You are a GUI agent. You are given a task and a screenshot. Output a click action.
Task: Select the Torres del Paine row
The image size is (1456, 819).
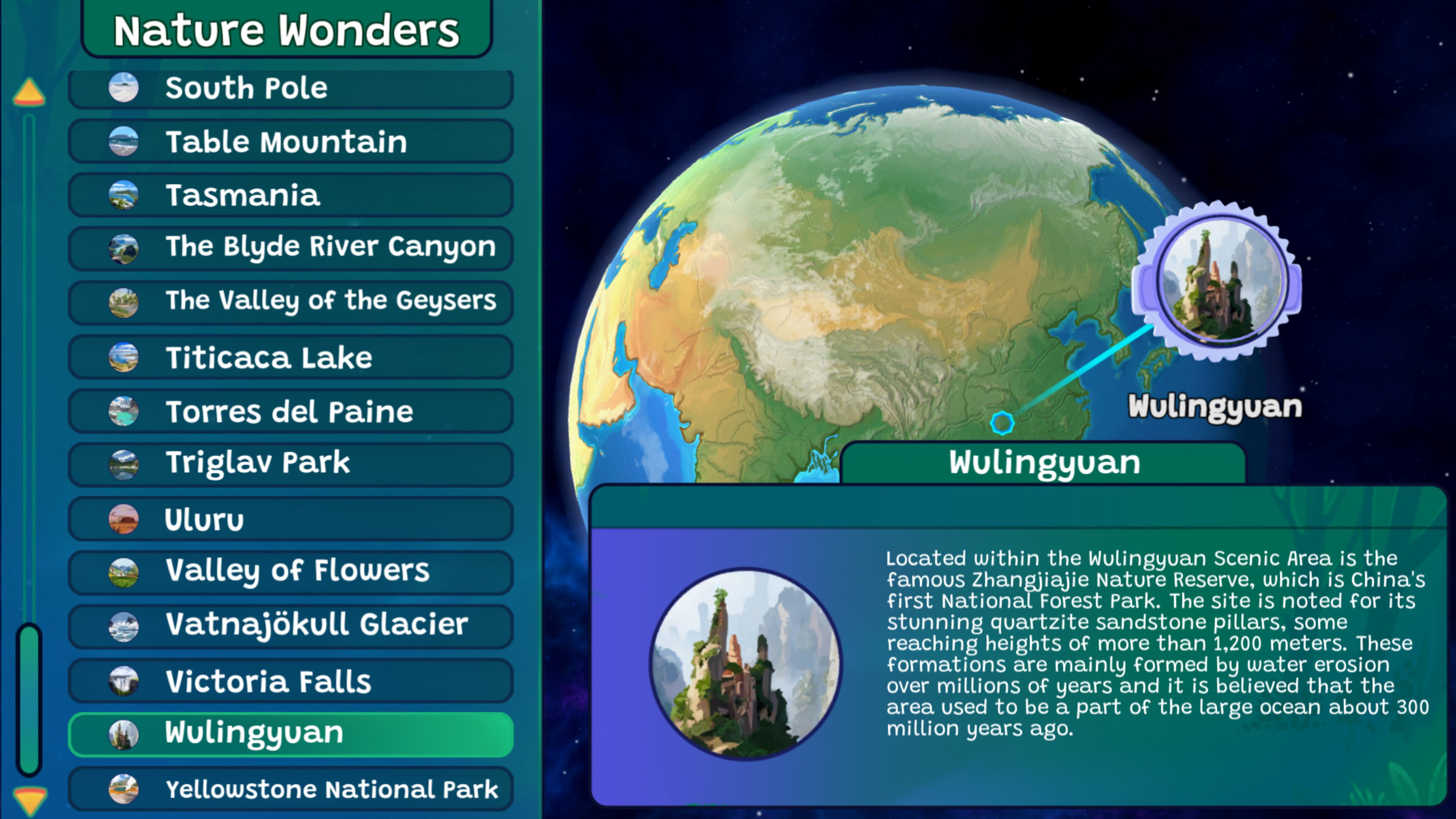click(290, 411)
